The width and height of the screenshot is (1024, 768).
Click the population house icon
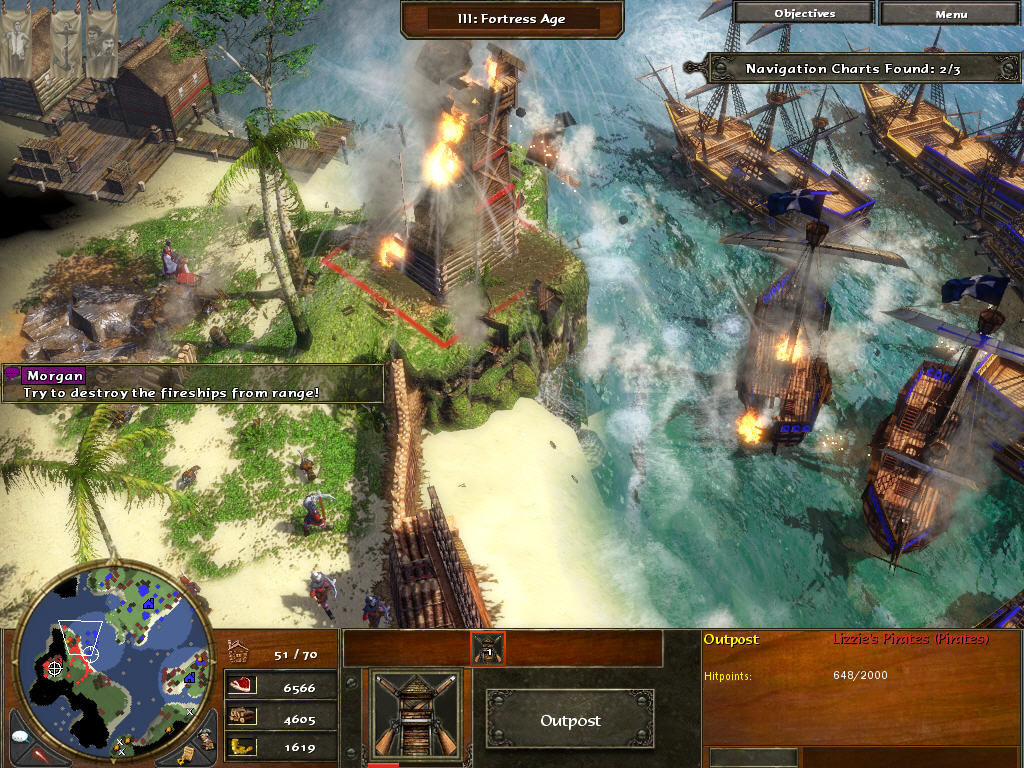pos(240,653)
